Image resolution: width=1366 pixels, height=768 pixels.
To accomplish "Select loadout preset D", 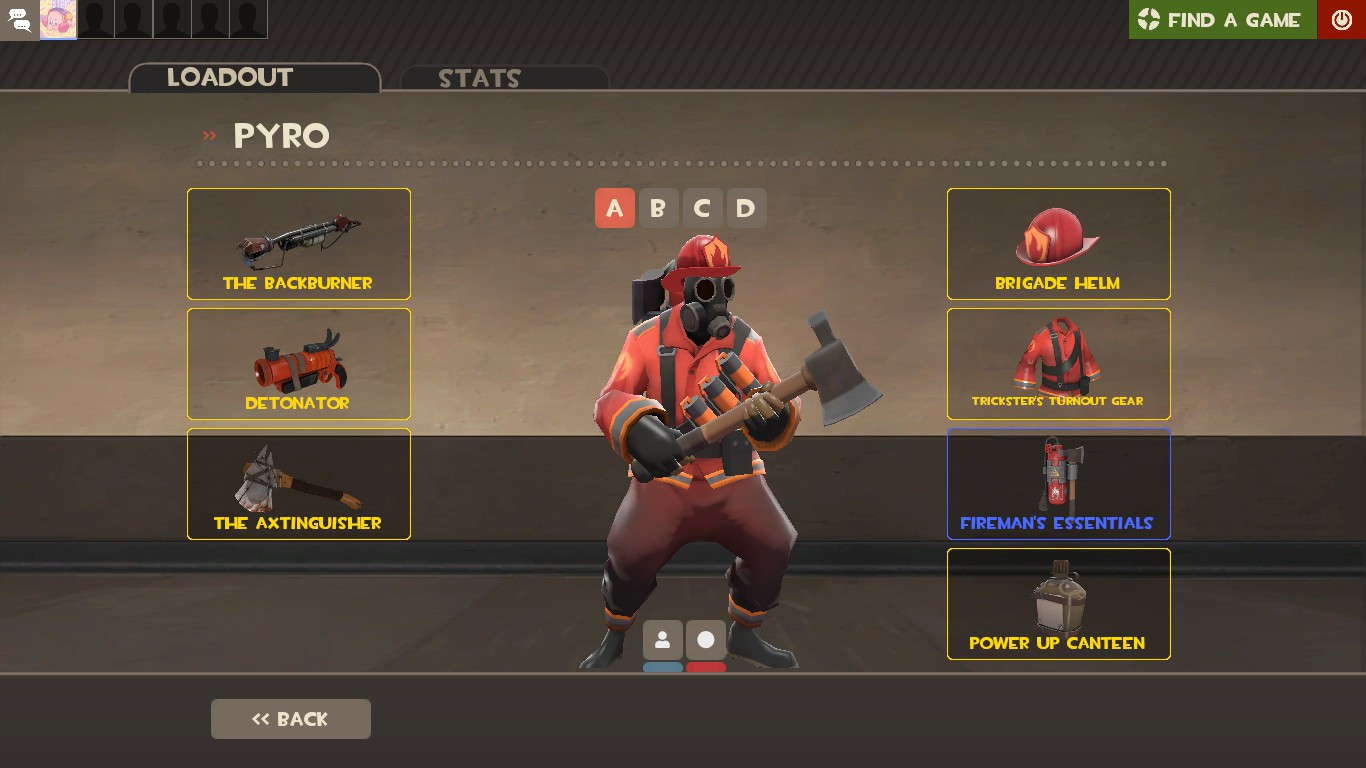I will point(746,208).
